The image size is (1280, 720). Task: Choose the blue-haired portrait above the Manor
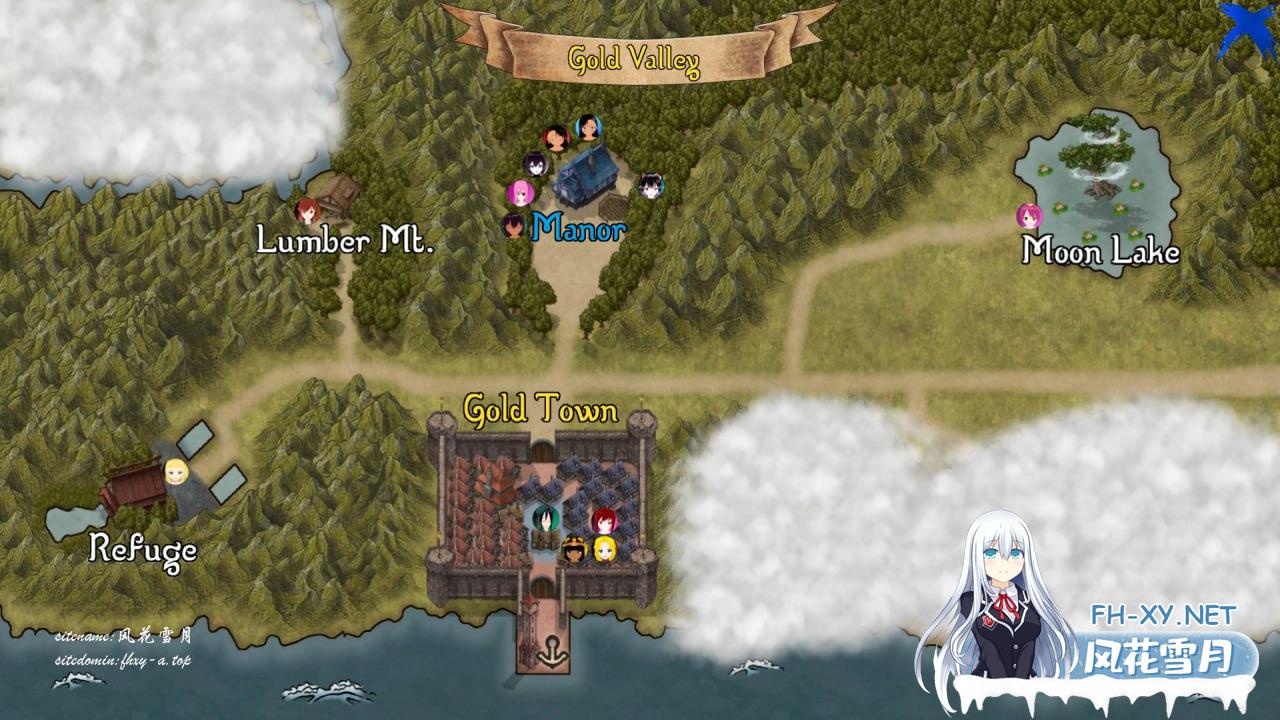(588, 127)
